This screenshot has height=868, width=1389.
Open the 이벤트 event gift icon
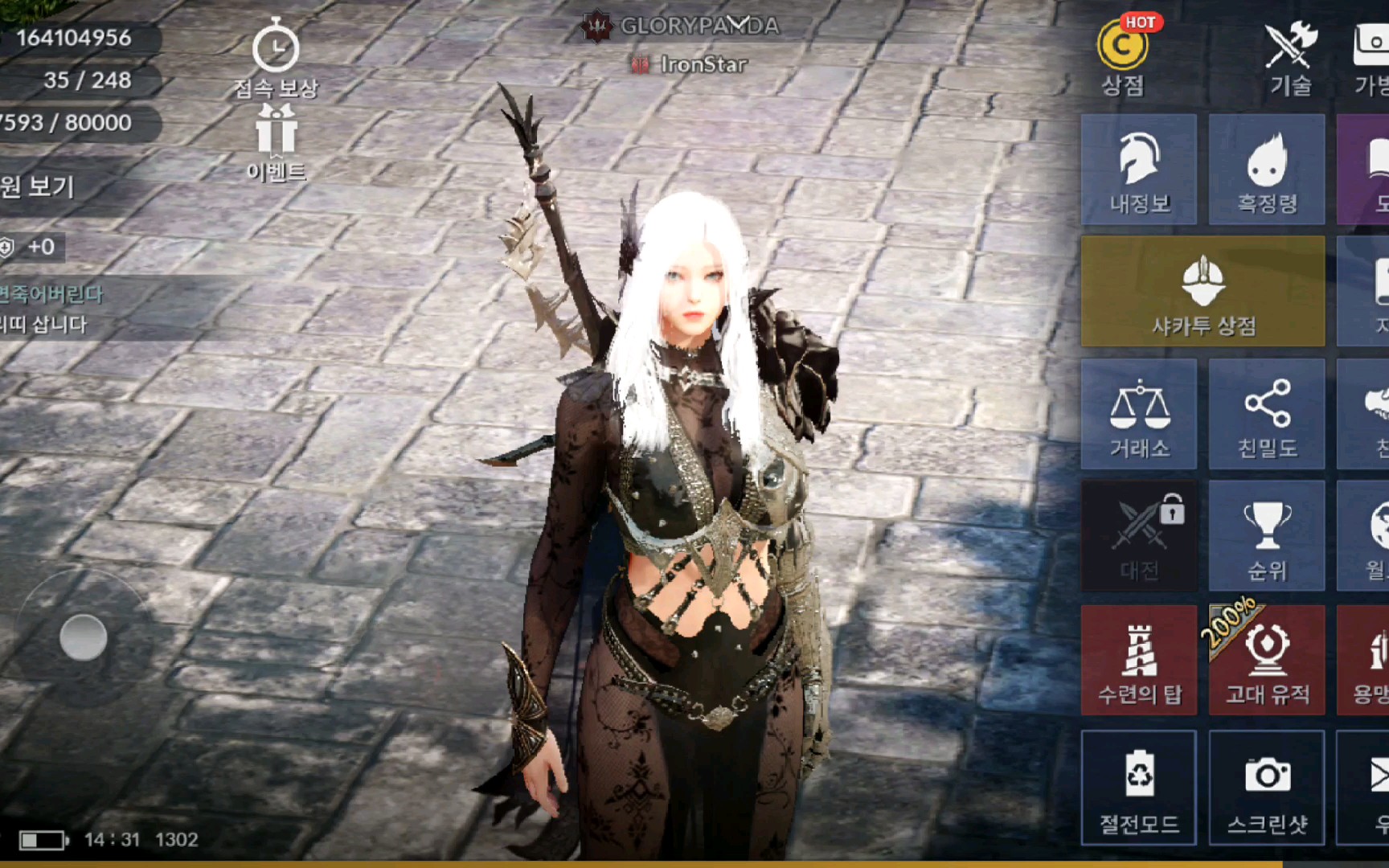point(276,143)
